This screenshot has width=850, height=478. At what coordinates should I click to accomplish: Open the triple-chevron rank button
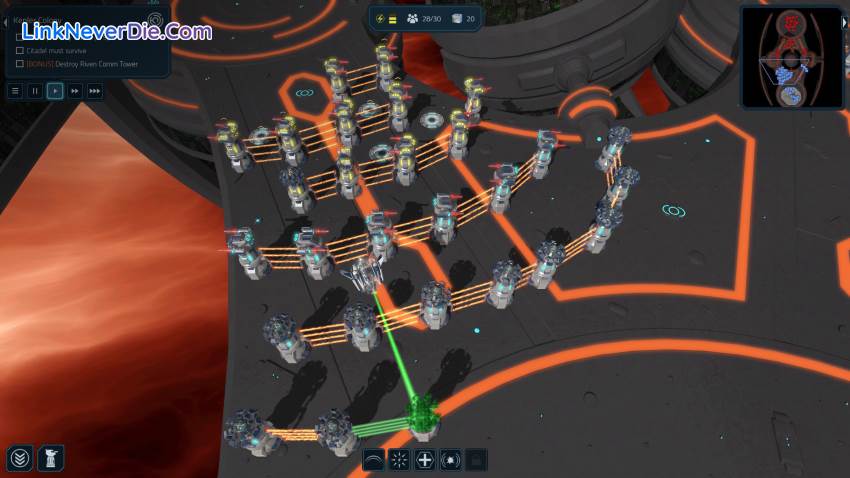click(x=19, y=459)
